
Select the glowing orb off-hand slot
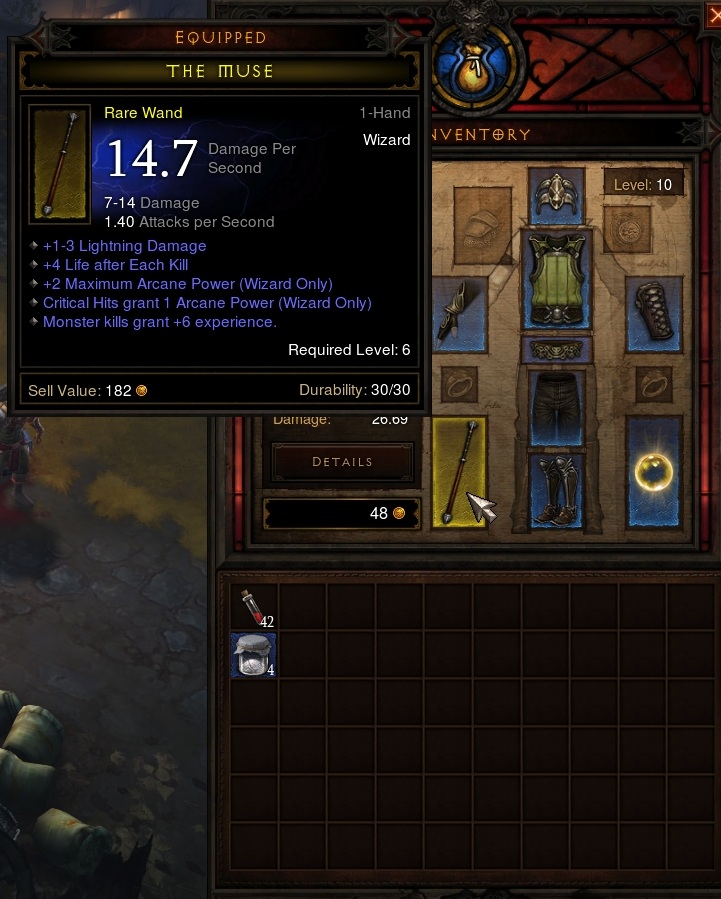[x=653, y=472]
